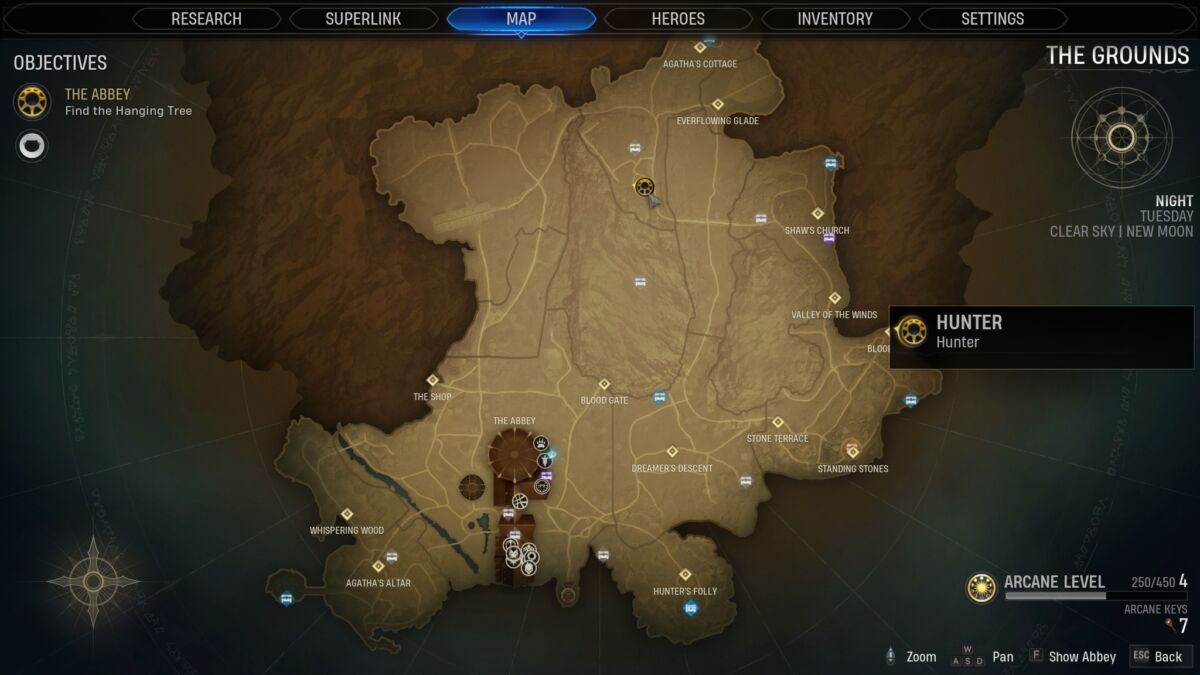Select The Abbey objective entry

[x=98, y=101]
